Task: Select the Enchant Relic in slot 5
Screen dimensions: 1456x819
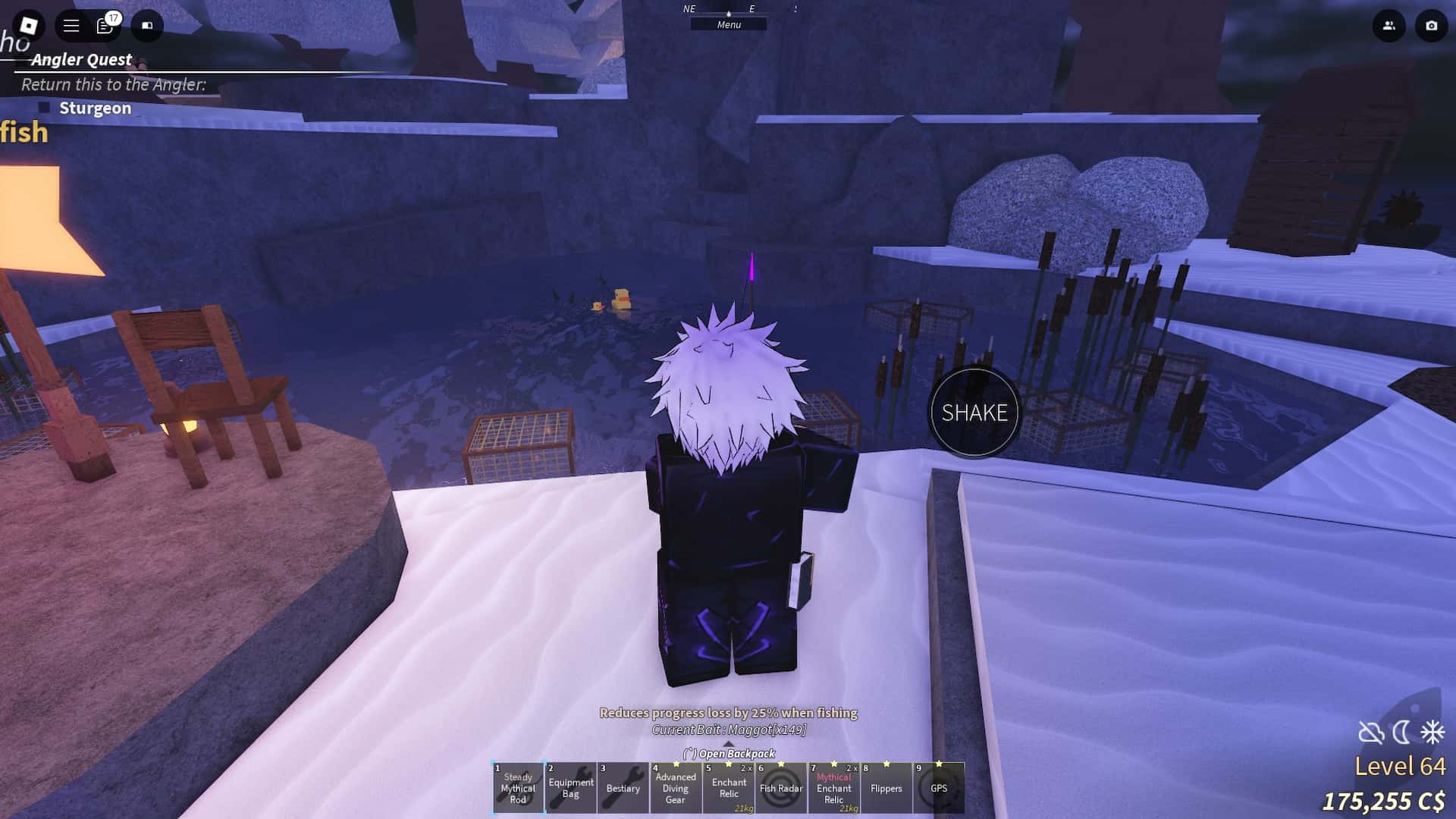Action: click(886, 789)
